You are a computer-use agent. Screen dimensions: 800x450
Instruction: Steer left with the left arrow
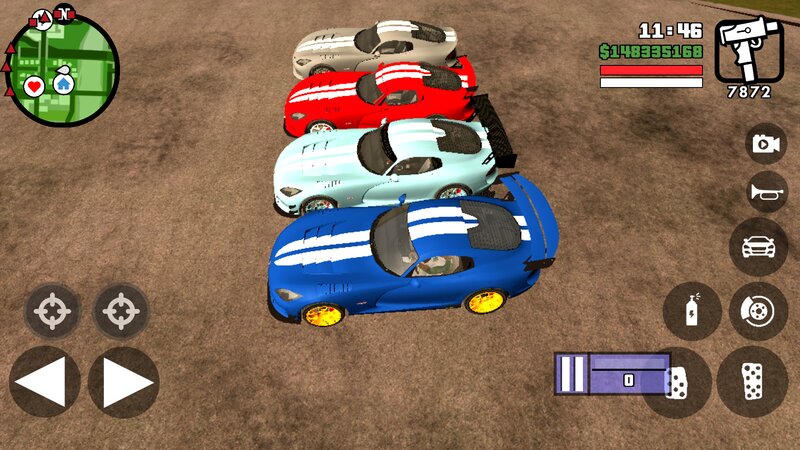44,381
